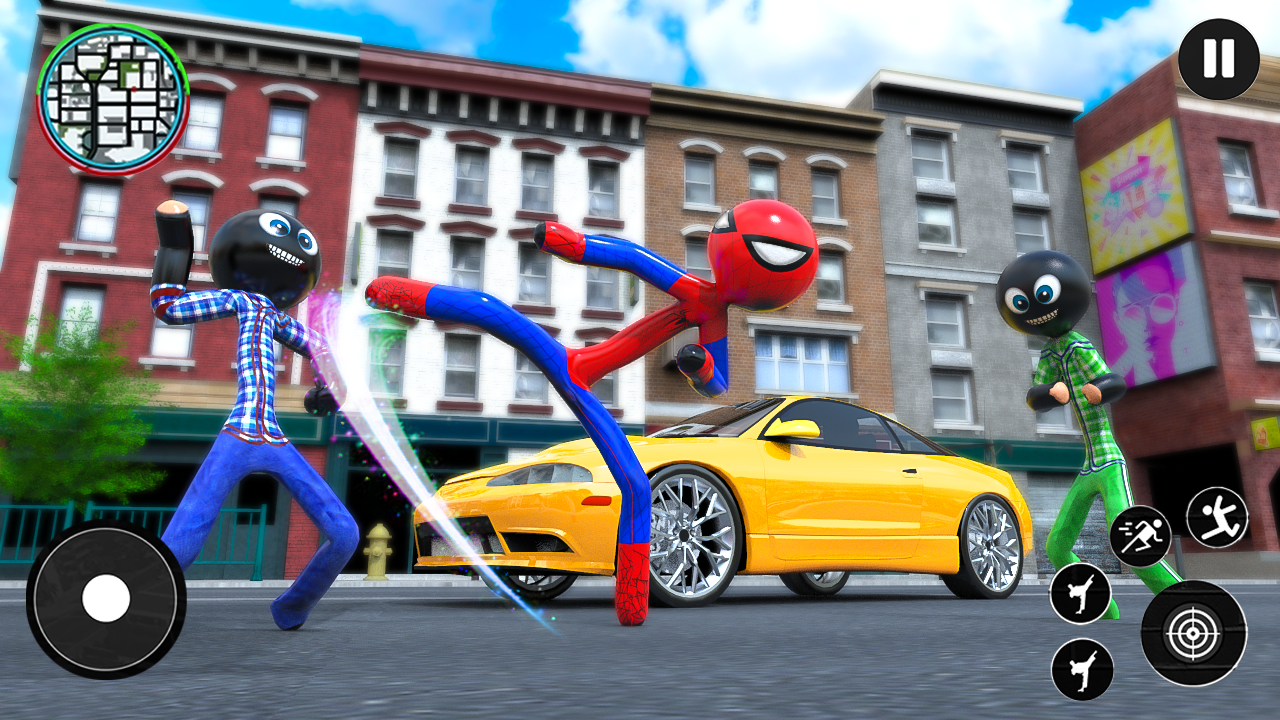Select the red player marker on minimap

coord(134,88)
